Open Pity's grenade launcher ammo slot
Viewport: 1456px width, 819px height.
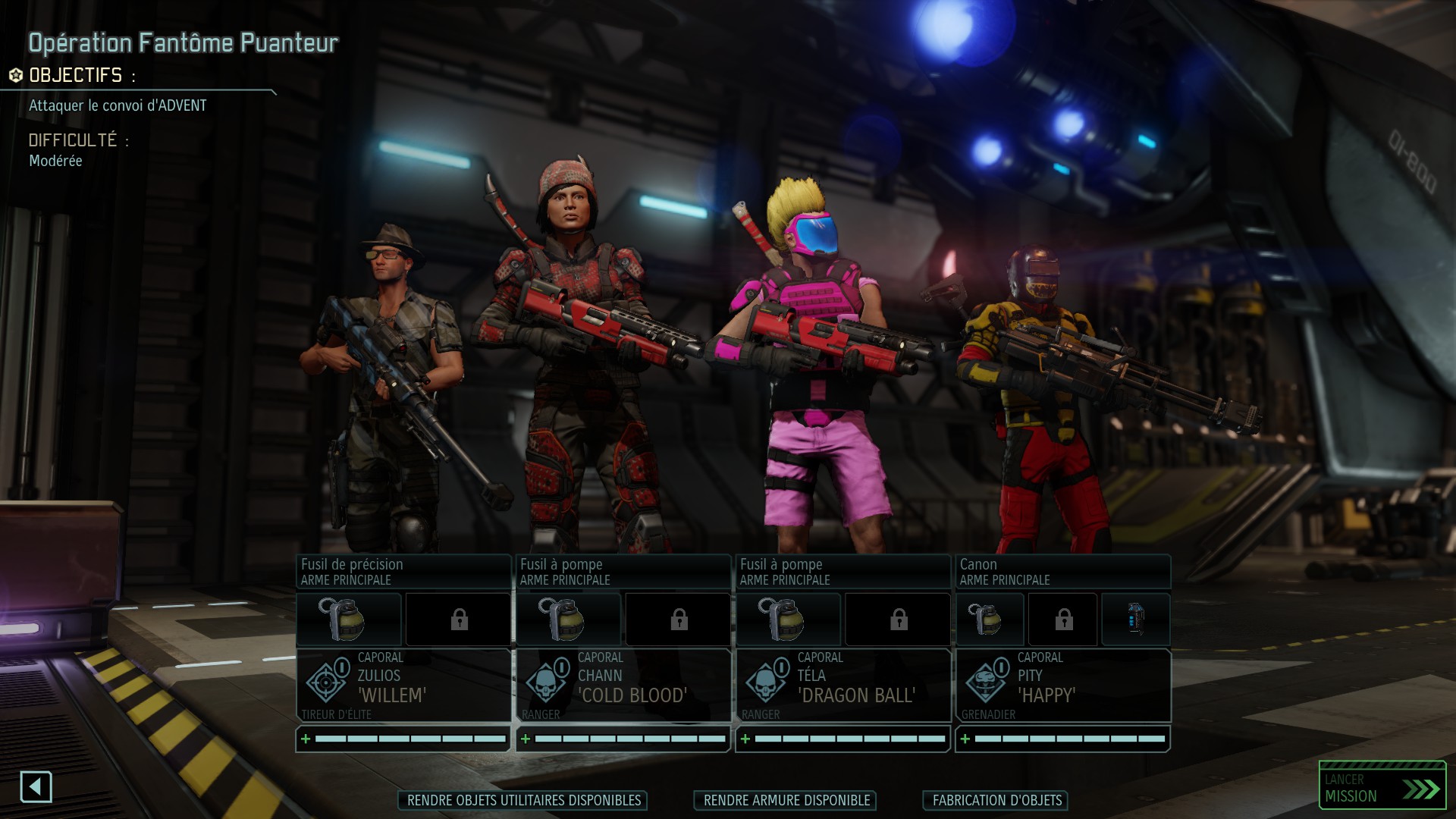1135,620
